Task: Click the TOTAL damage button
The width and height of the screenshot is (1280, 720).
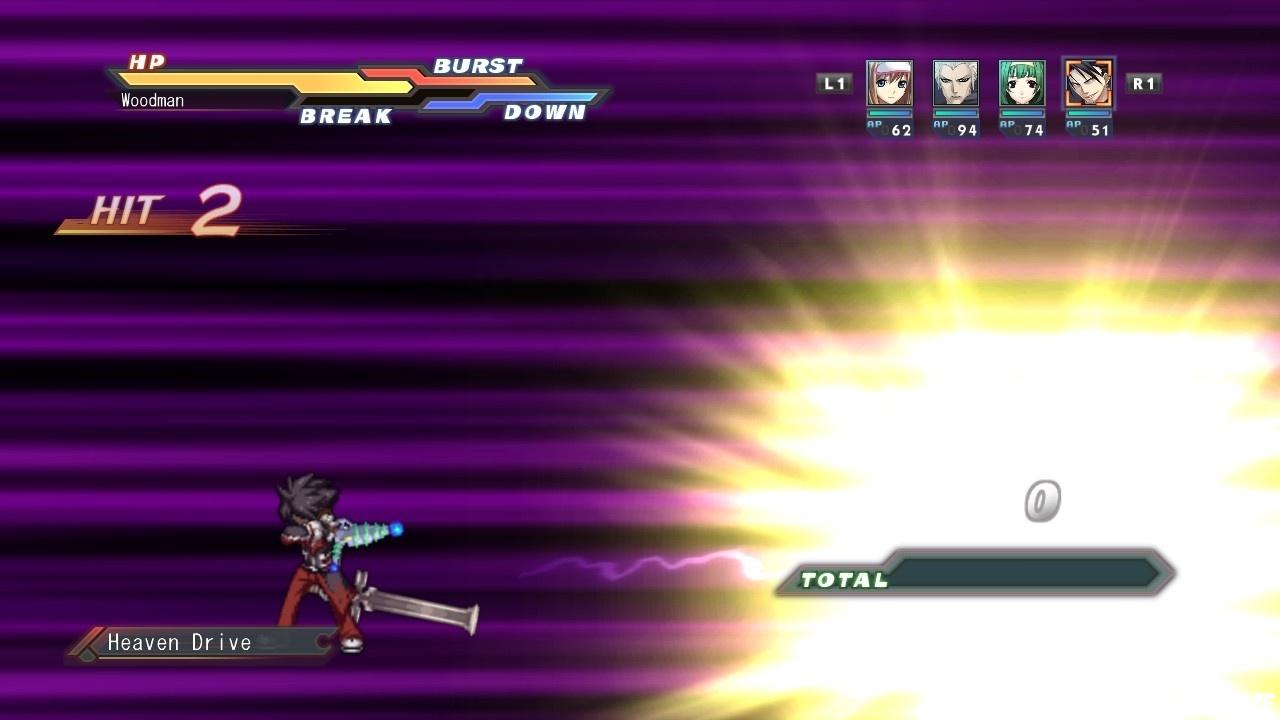Action: point(844,579)
